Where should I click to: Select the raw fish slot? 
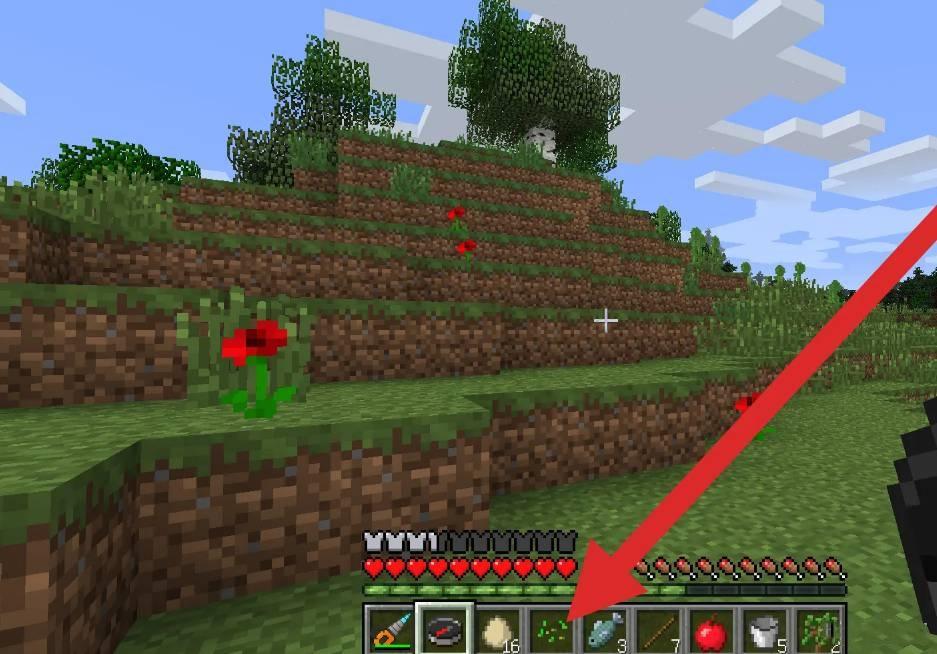pos(602,631)
